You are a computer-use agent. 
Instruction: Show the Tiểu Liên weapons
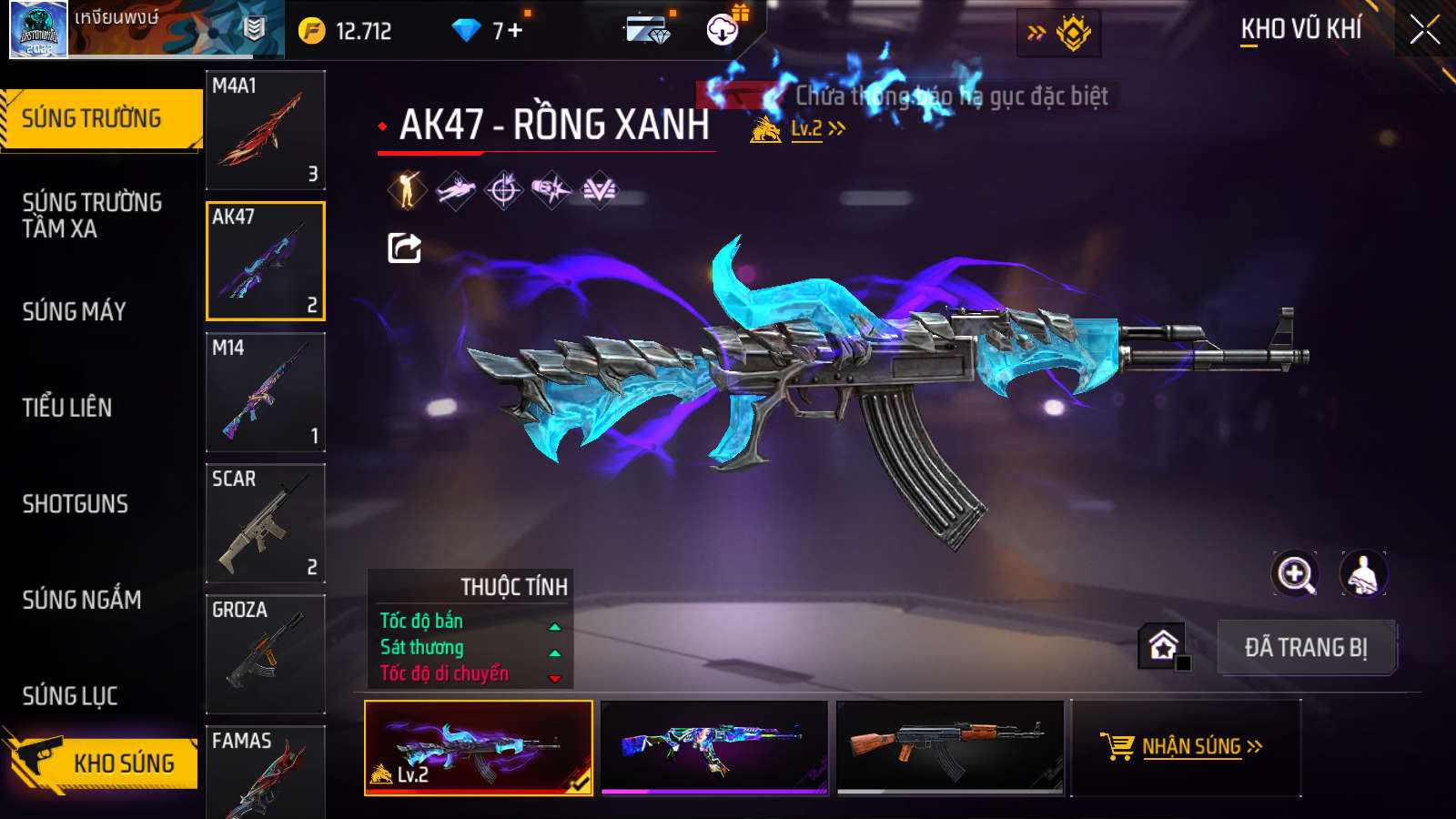(x=67, y=408)
